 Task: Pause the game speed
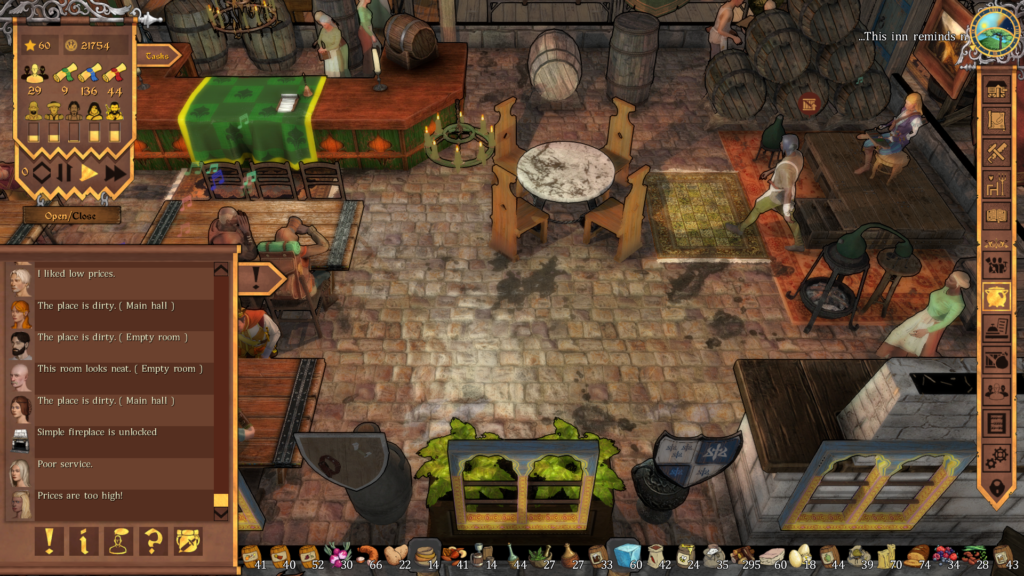[64, 172]
